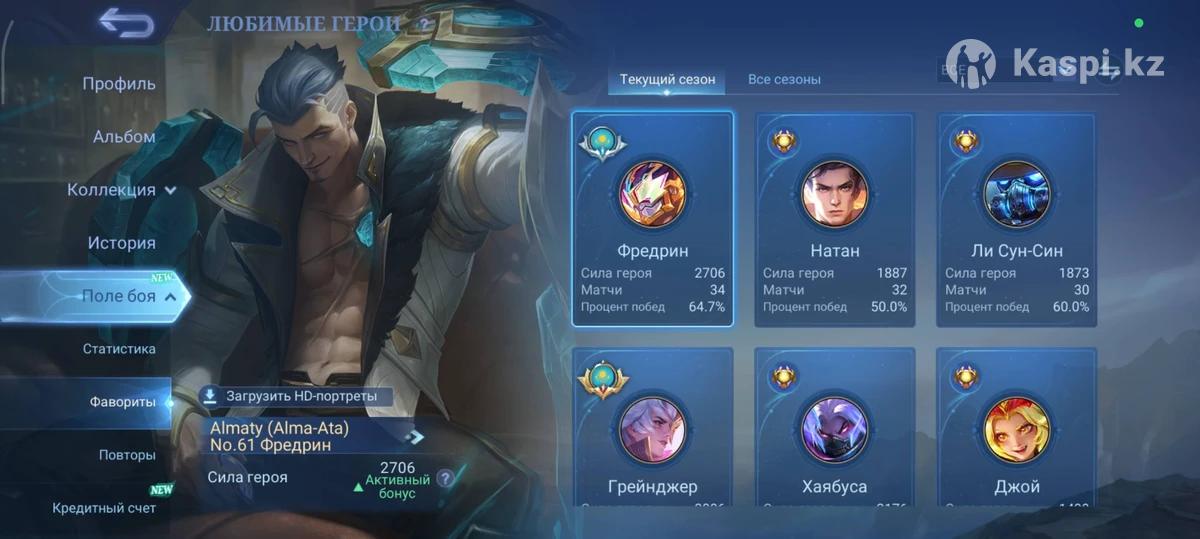1200x539 pixels.
Task: Click Загрузить HD-портреты download button
Action: [292, 396]
